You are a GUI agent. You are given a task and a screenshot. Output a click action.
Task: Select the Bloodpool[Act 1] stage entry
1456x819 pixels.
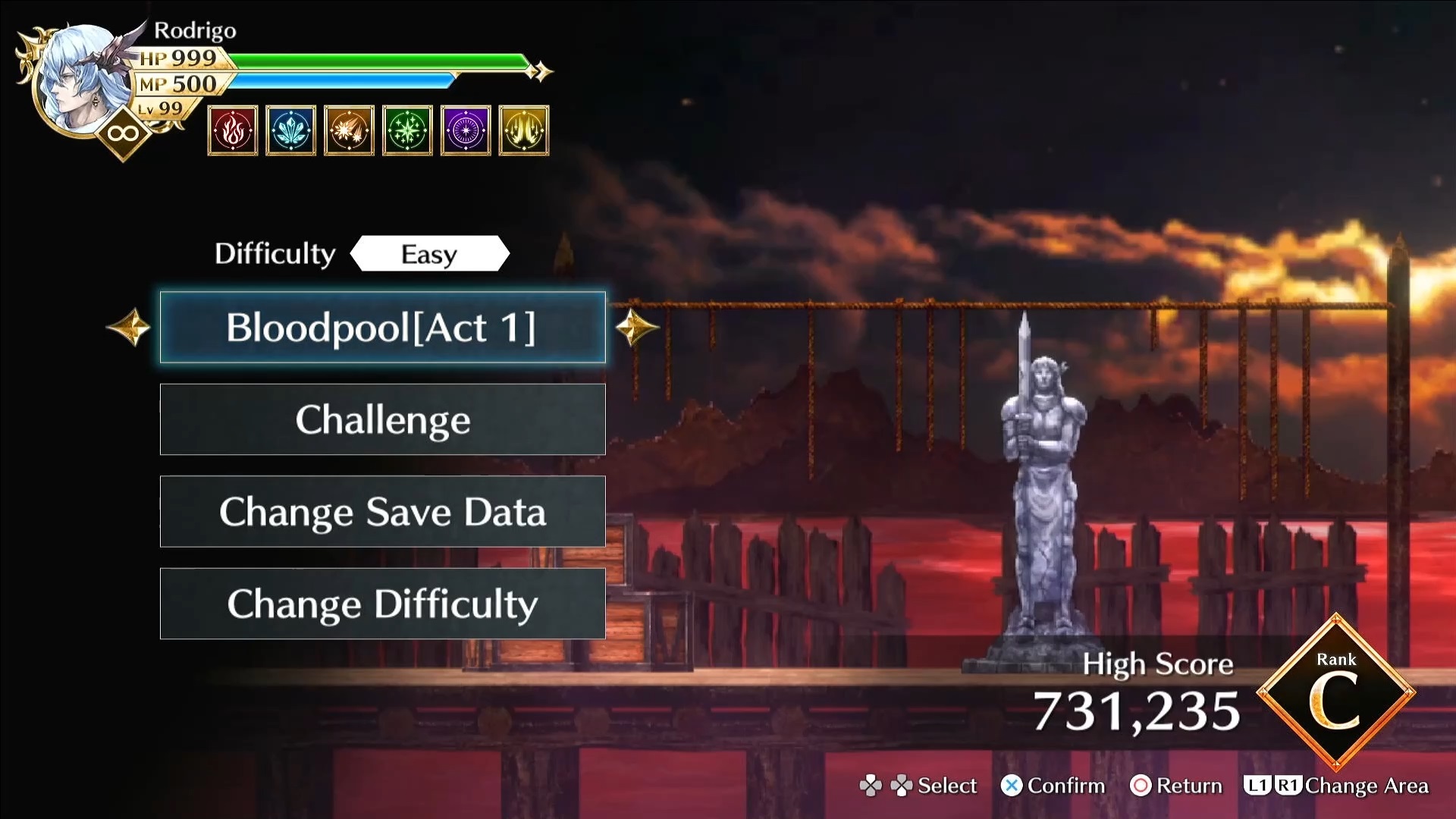pos(382,328)
